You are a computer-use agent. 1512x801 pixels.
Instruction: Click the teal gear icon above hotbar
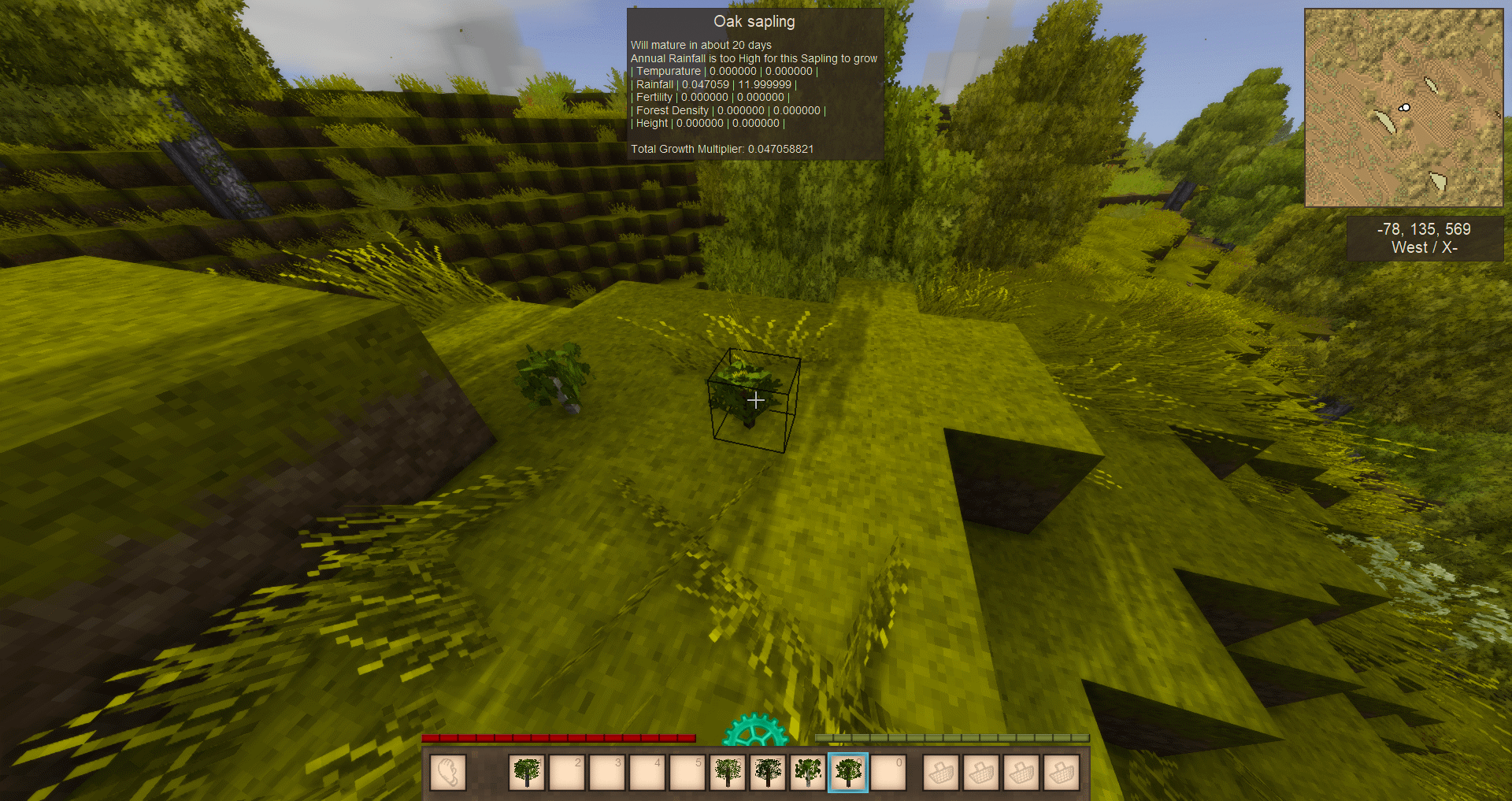[755, 731]
